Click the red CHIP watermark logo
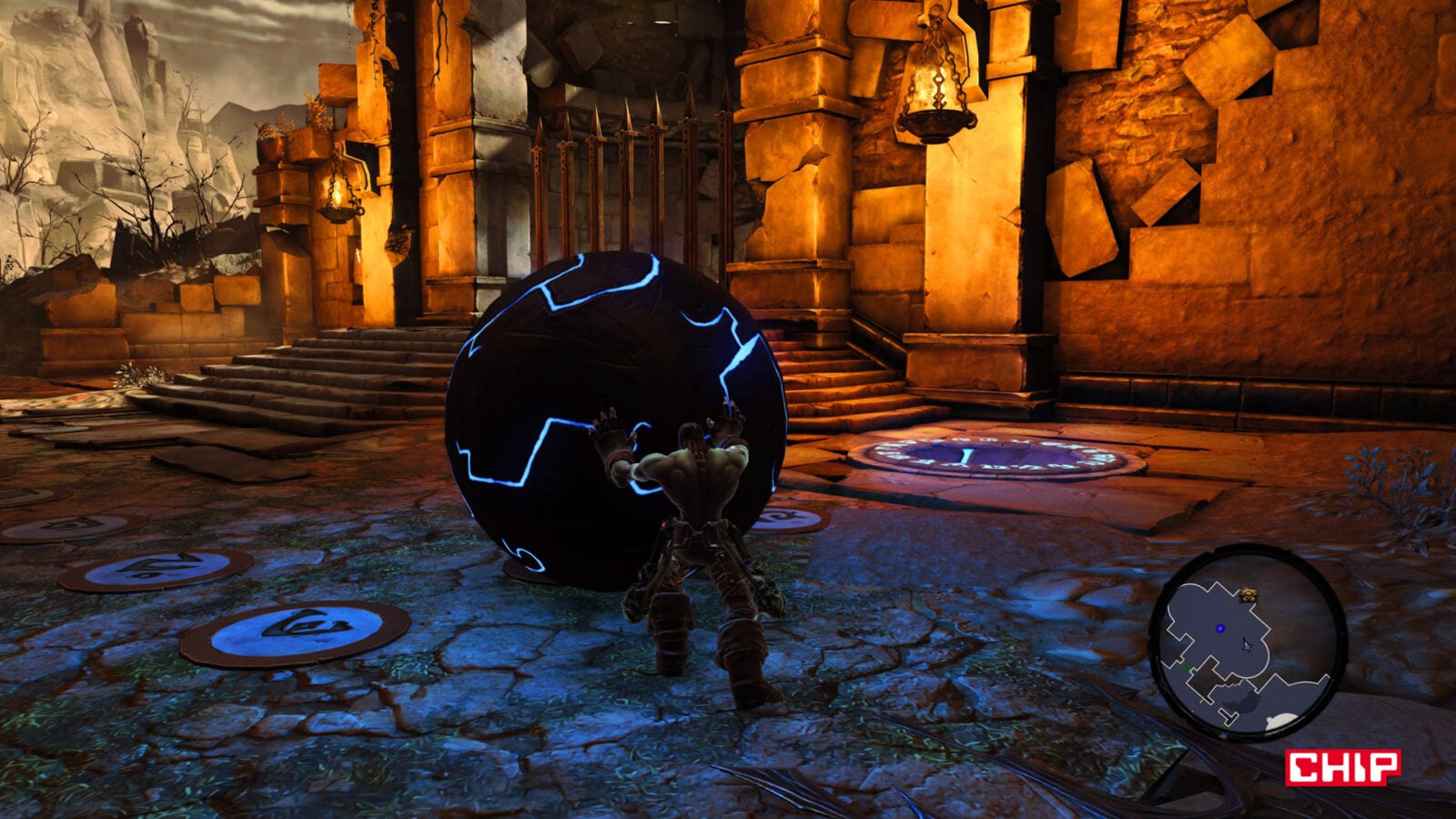Image resolution: width=1456 pixels, height=819 pixels. [x=1342, y=766]
